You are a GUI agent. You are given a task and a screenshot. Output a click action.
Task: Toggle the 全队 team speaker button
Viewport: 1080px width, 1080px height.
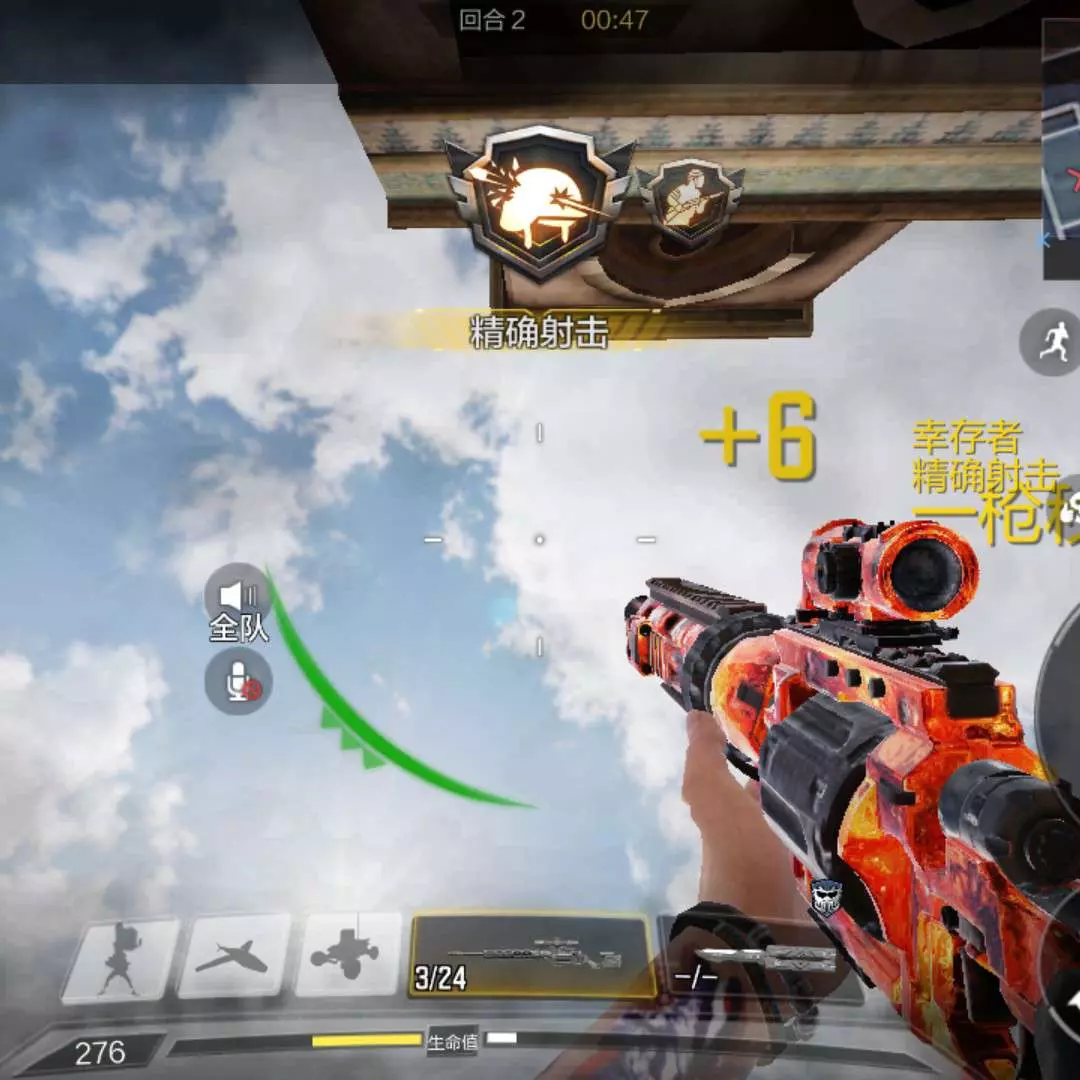(x=238, y=597)
